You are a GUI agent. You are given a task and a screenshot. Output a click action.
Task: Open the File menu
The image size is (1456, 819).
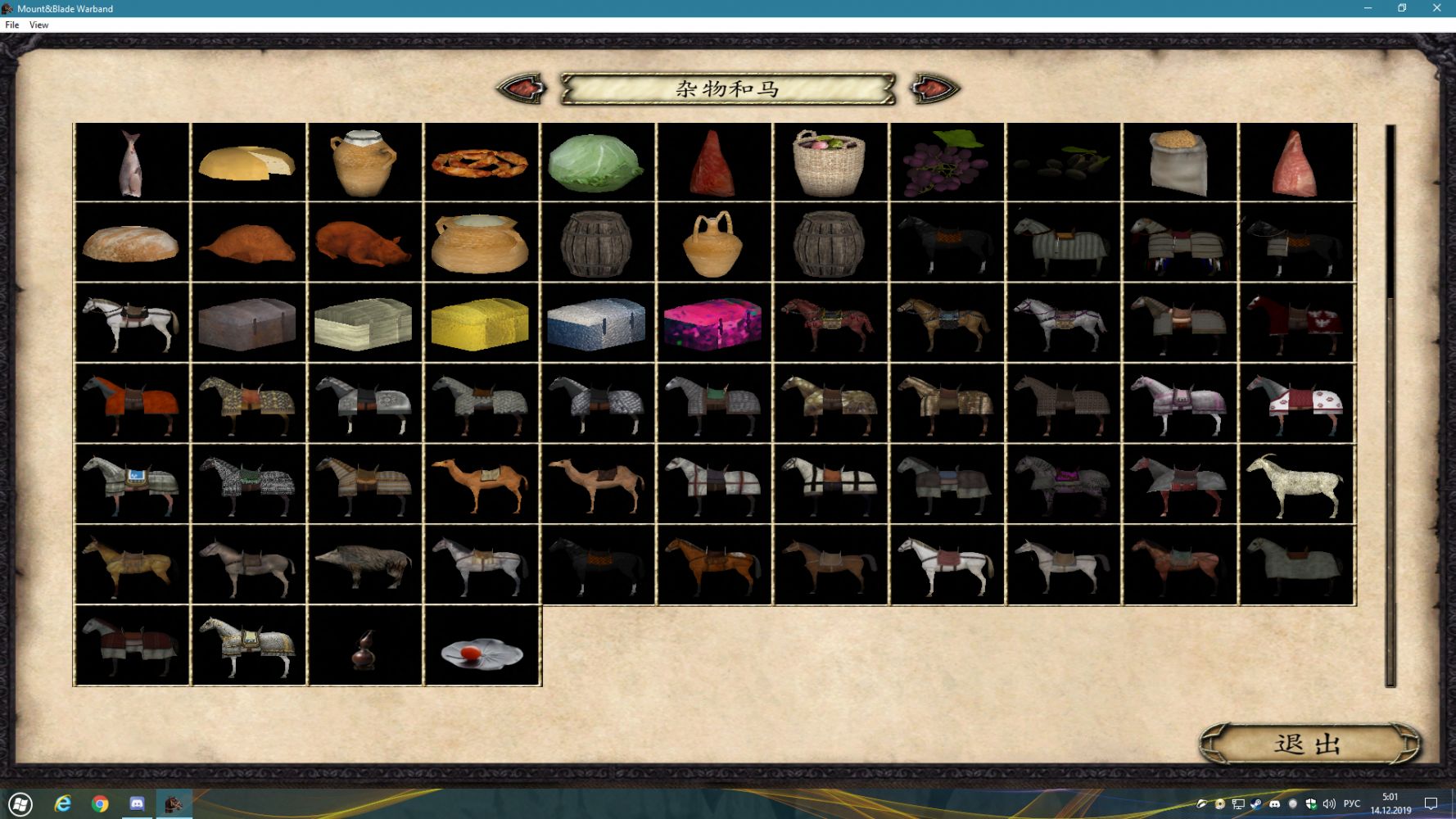pos(12,25)
